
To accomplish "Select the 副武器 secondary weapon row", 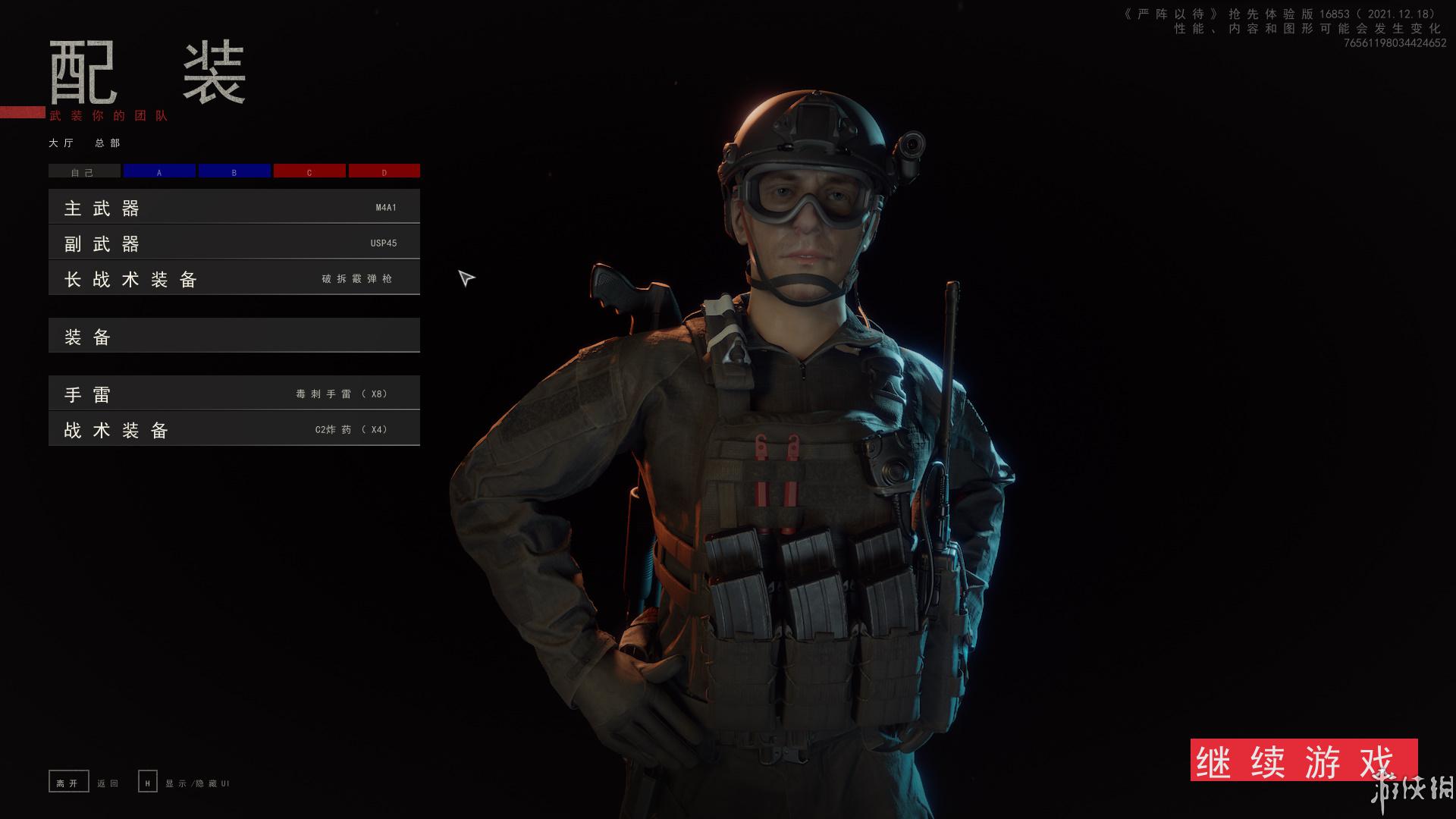I will coord(234,243).
